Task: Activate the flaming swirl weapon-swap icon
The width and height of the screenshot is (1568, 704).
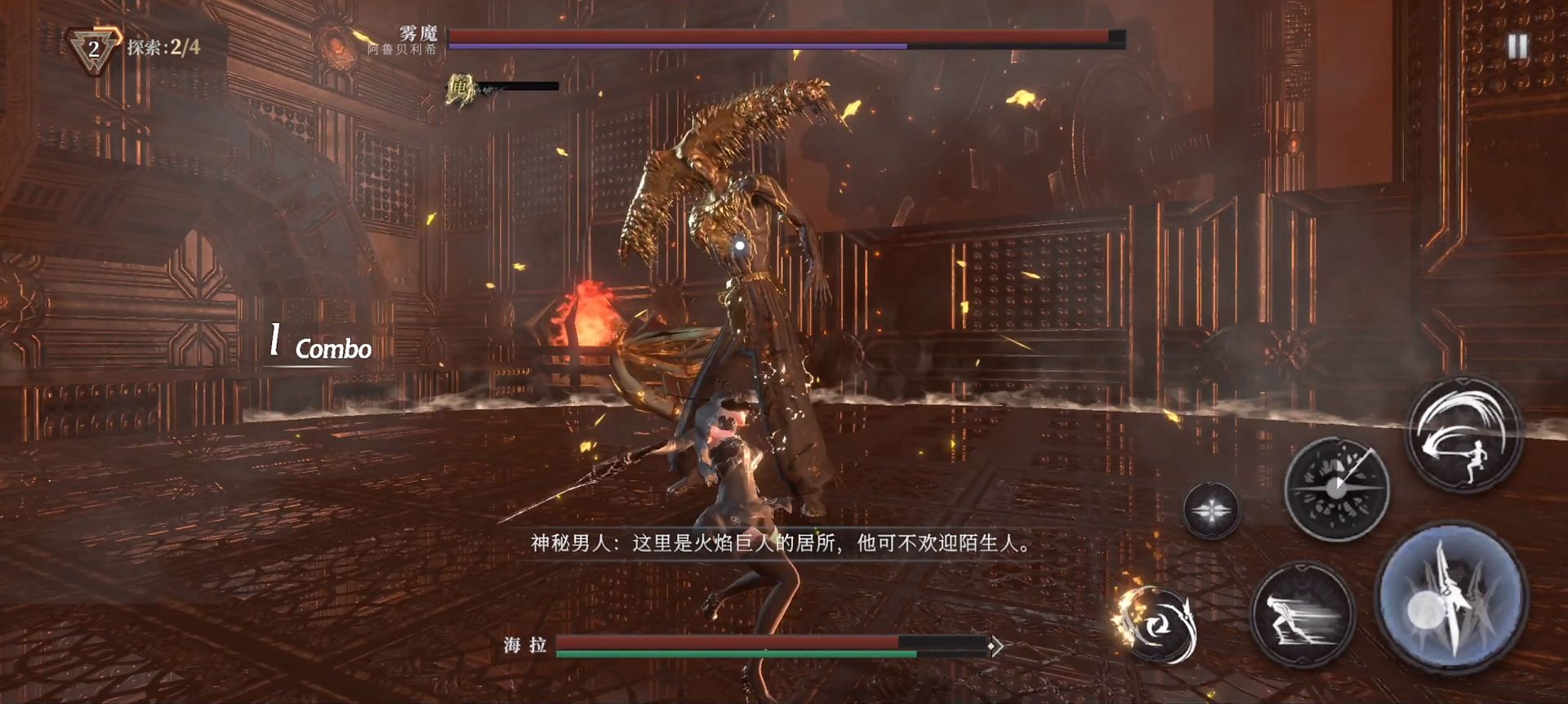Action: click(x=1156, y=625)
